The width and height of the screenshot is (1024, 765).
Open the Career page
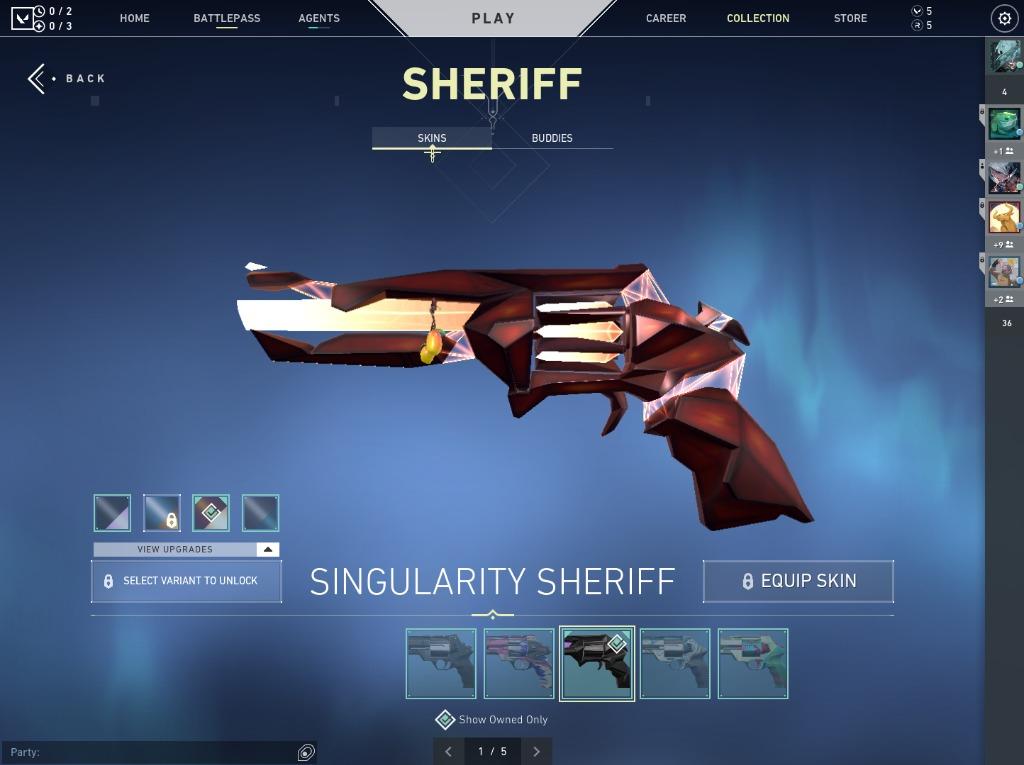click(666, 18)
